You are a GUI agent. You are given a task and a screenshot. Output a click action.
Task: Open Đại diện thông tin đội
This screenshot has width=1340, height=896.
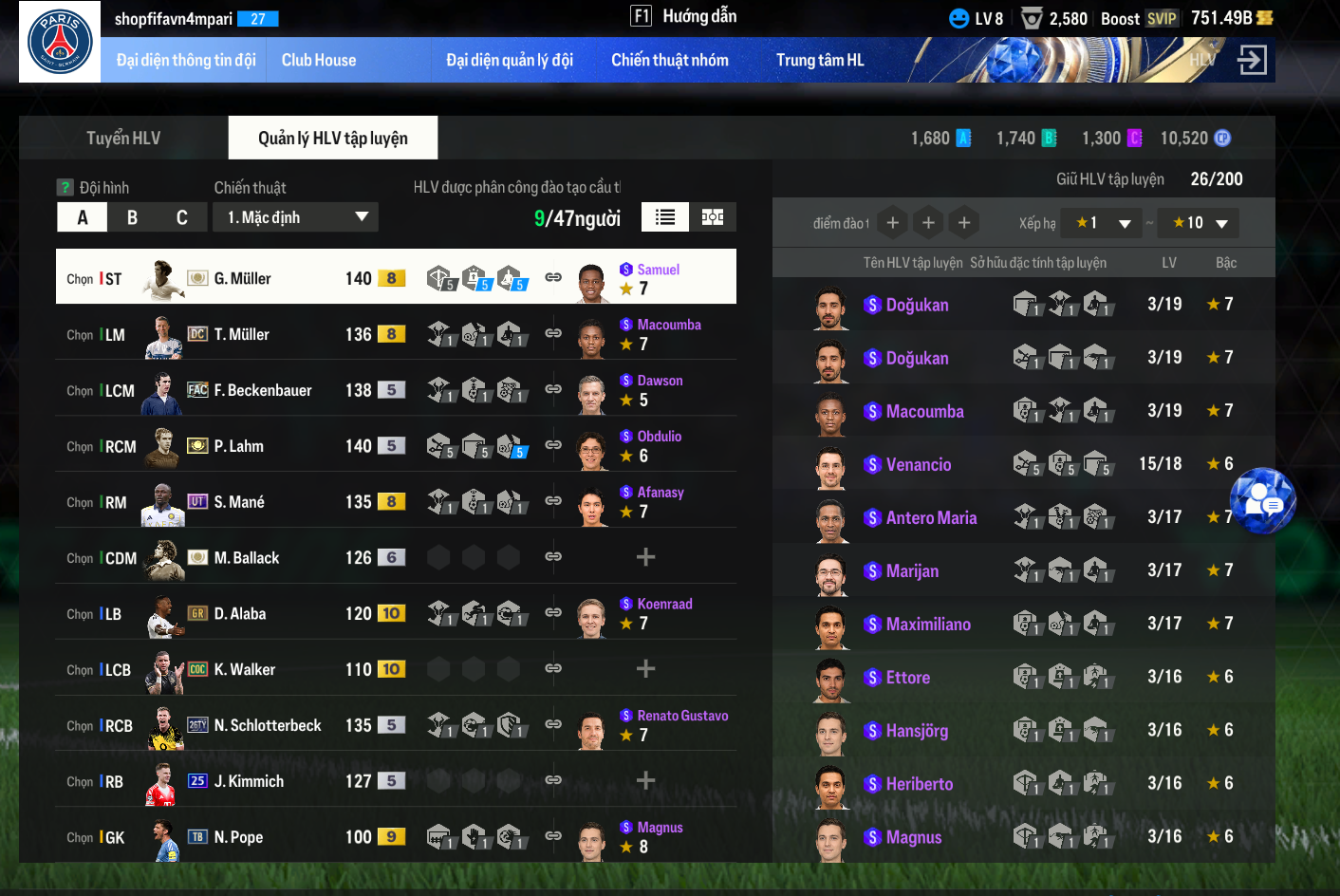pyautogui.click(x=186, y=61)
